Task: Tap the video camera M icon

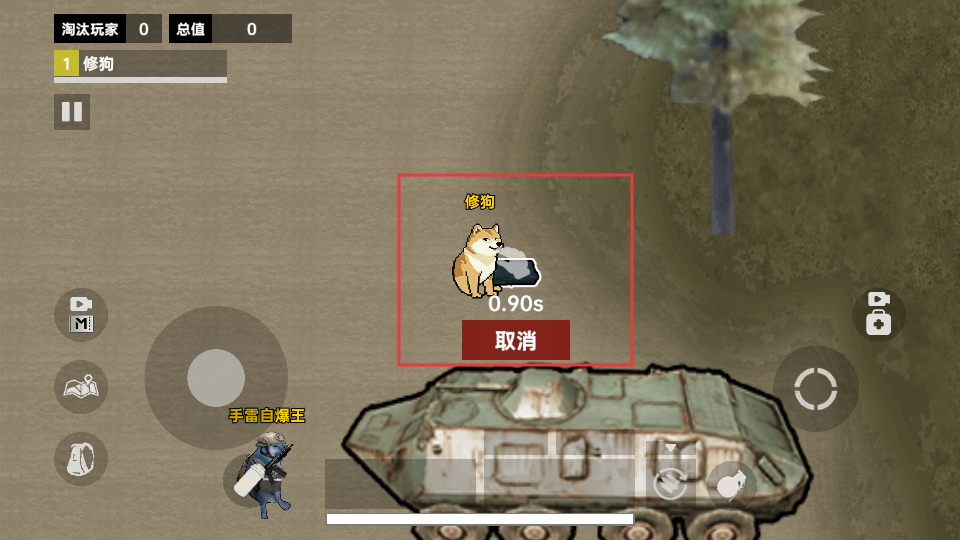Action: point(81,314)
